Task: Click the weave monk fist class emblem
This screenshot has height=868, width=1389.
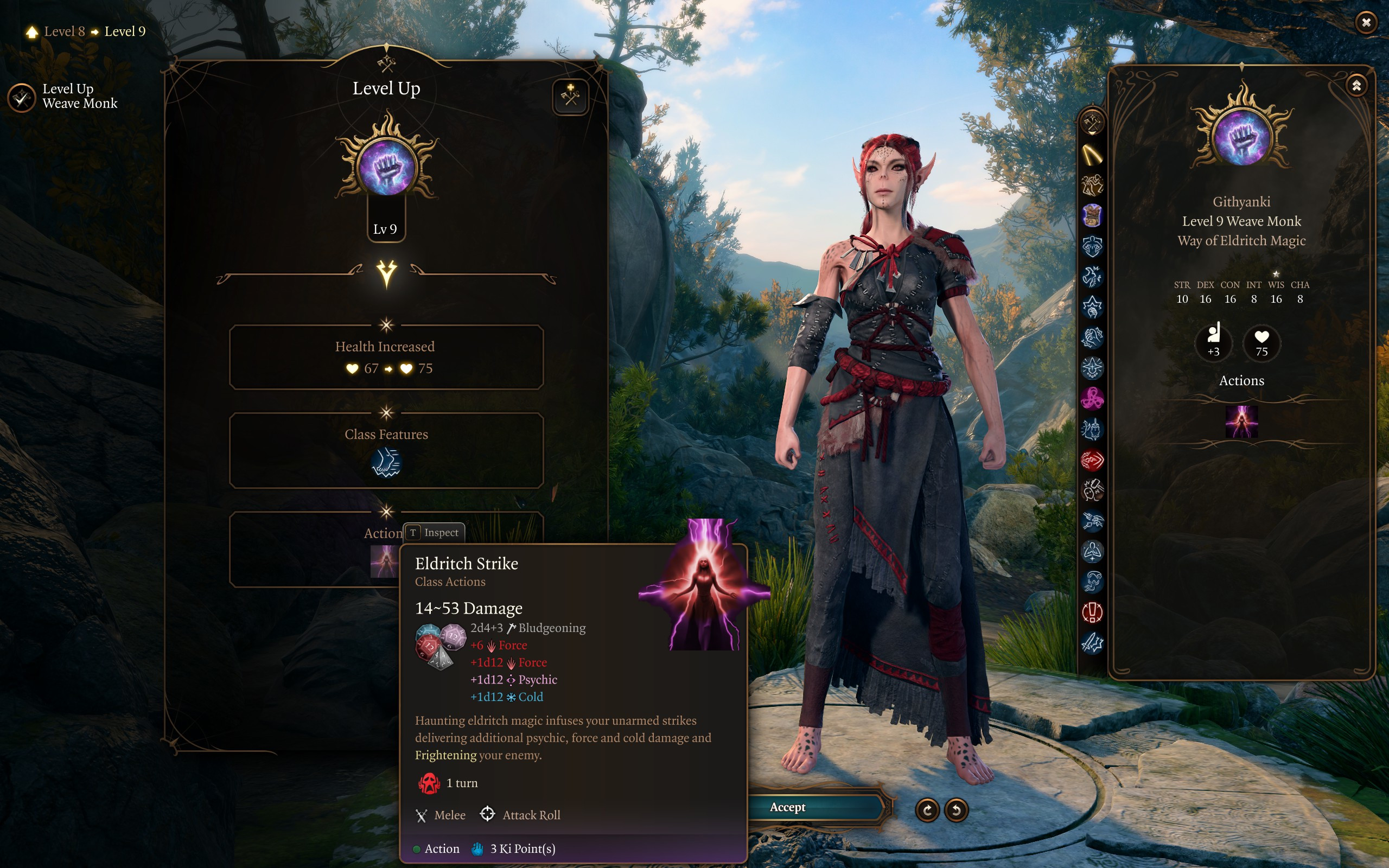Action: (387, 167)
